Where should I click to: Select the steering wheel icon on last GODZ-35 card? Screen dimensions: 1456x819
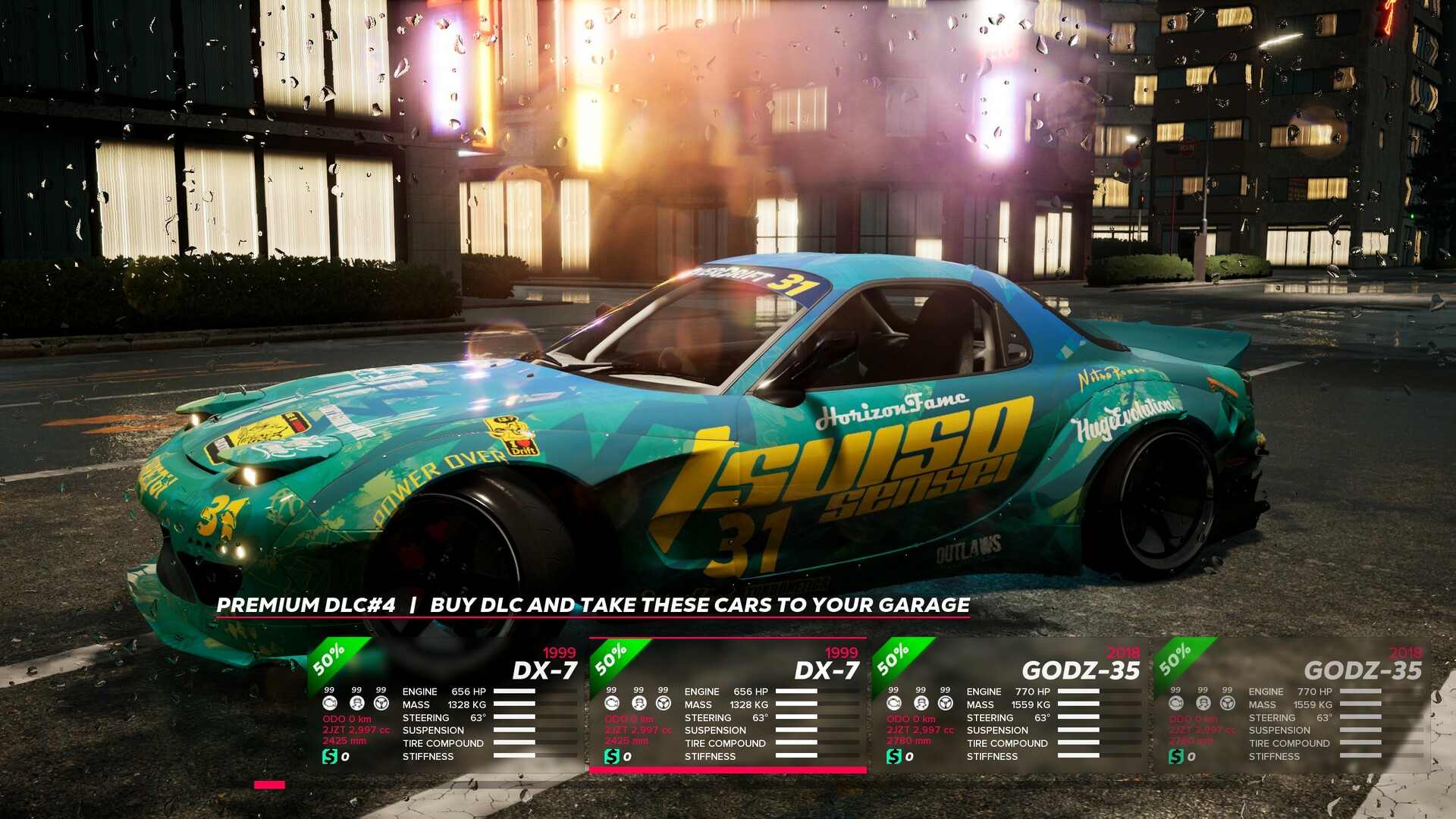(x=1229, y=704)
